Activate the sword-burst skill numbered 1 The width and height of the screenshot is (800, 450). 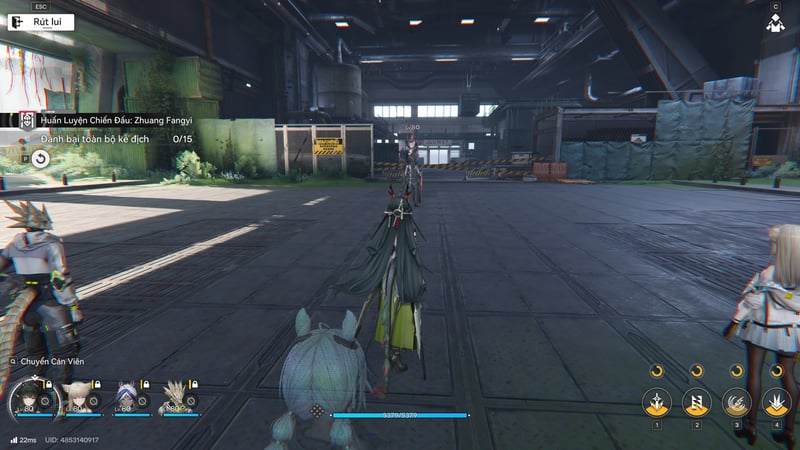(x=657, y=403)
